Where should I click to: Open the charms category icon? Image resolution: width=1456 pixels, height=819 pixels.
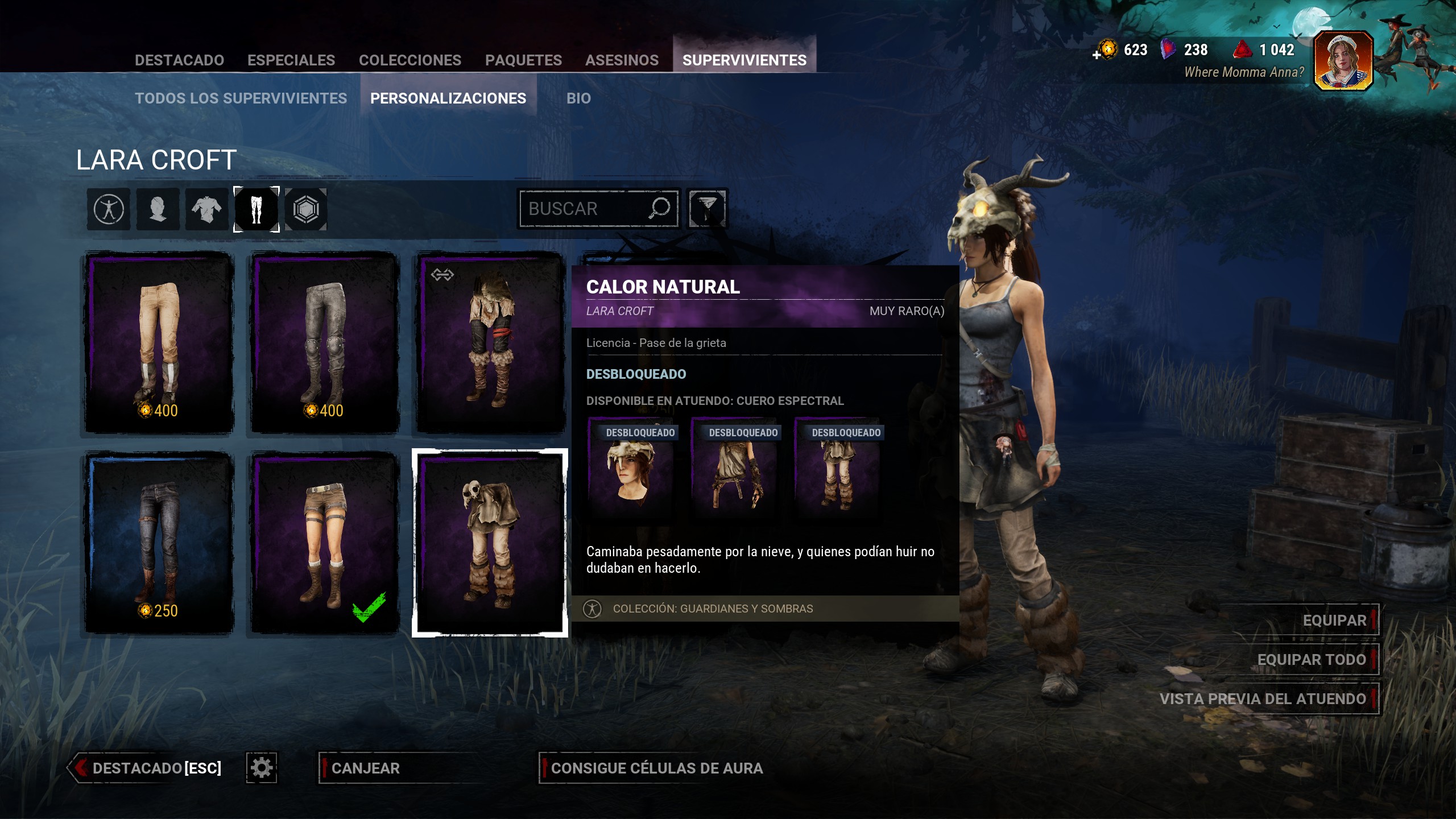click(306, 209)
